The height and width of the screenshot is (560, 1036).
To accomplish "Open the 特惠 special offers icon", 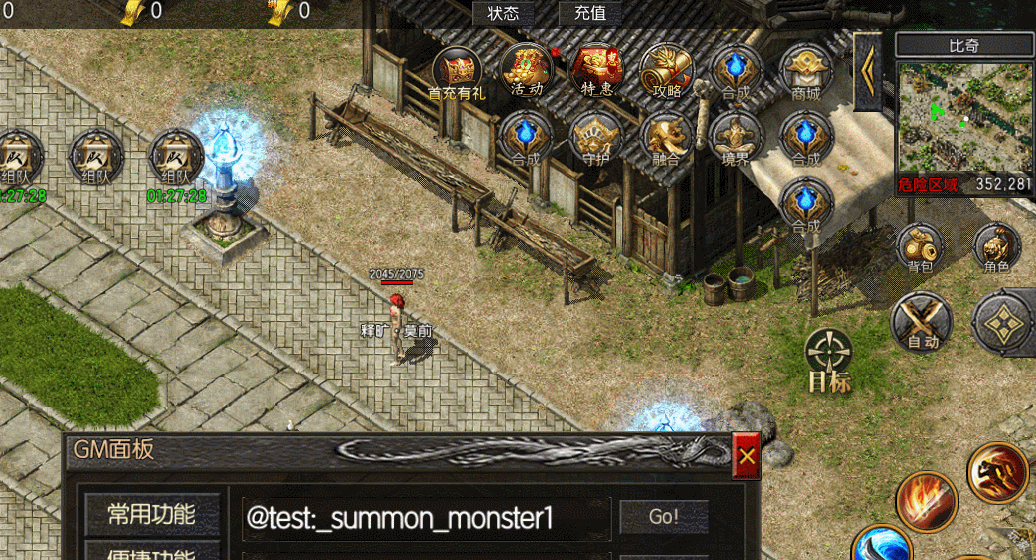I will [596, 69].
